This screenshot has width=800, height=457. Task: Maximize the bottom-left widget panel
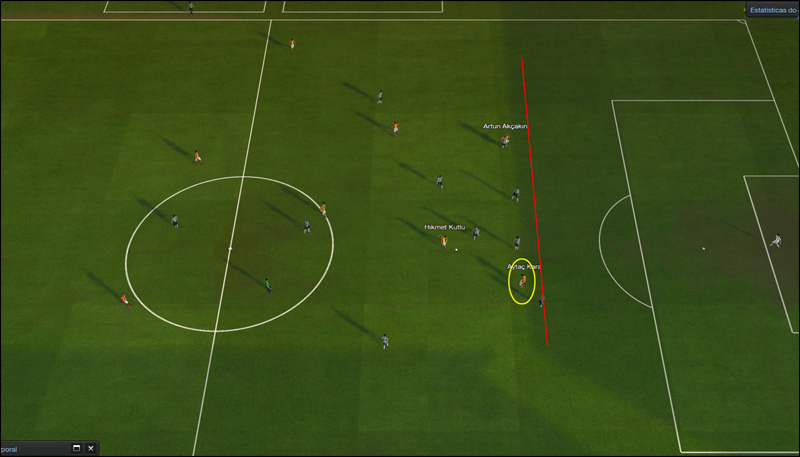tap(76, 449)
